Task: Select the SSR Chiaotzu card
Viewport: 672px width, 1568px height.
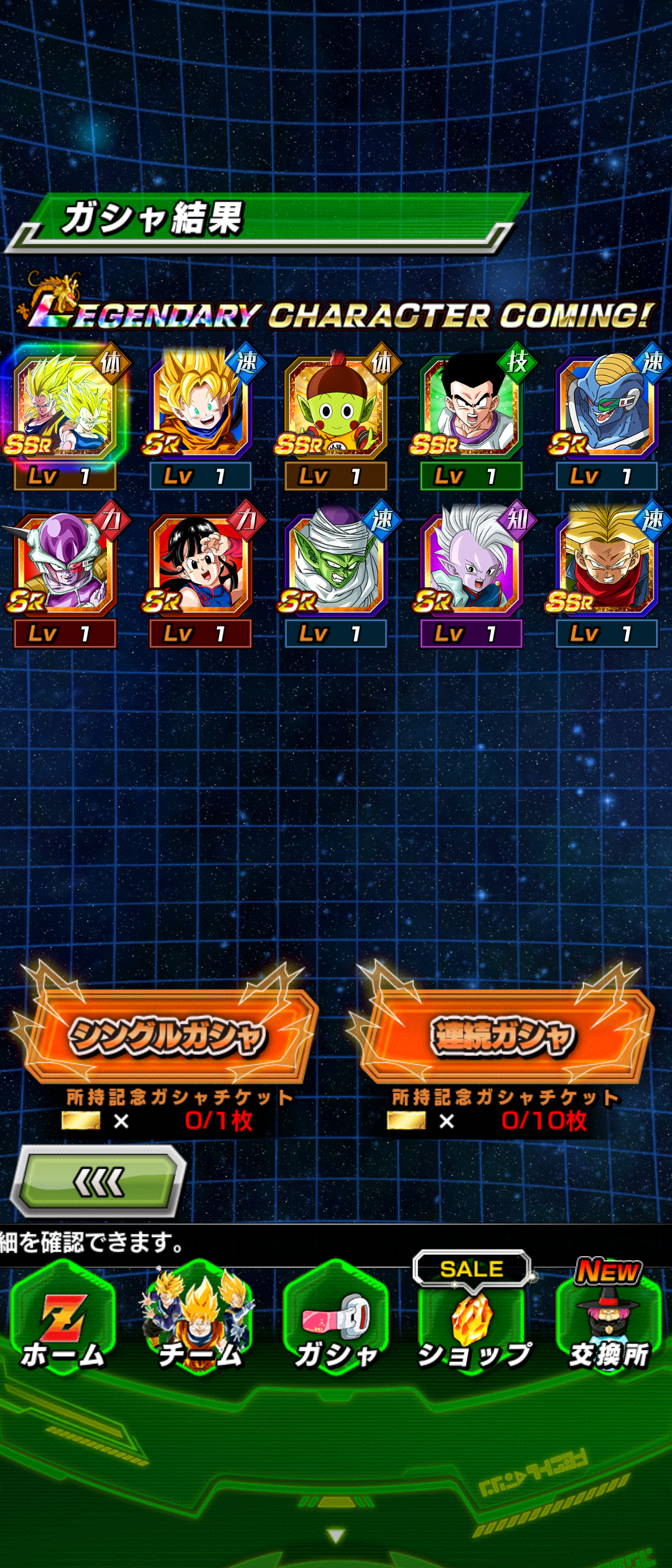Action: (x=336, y=406)
